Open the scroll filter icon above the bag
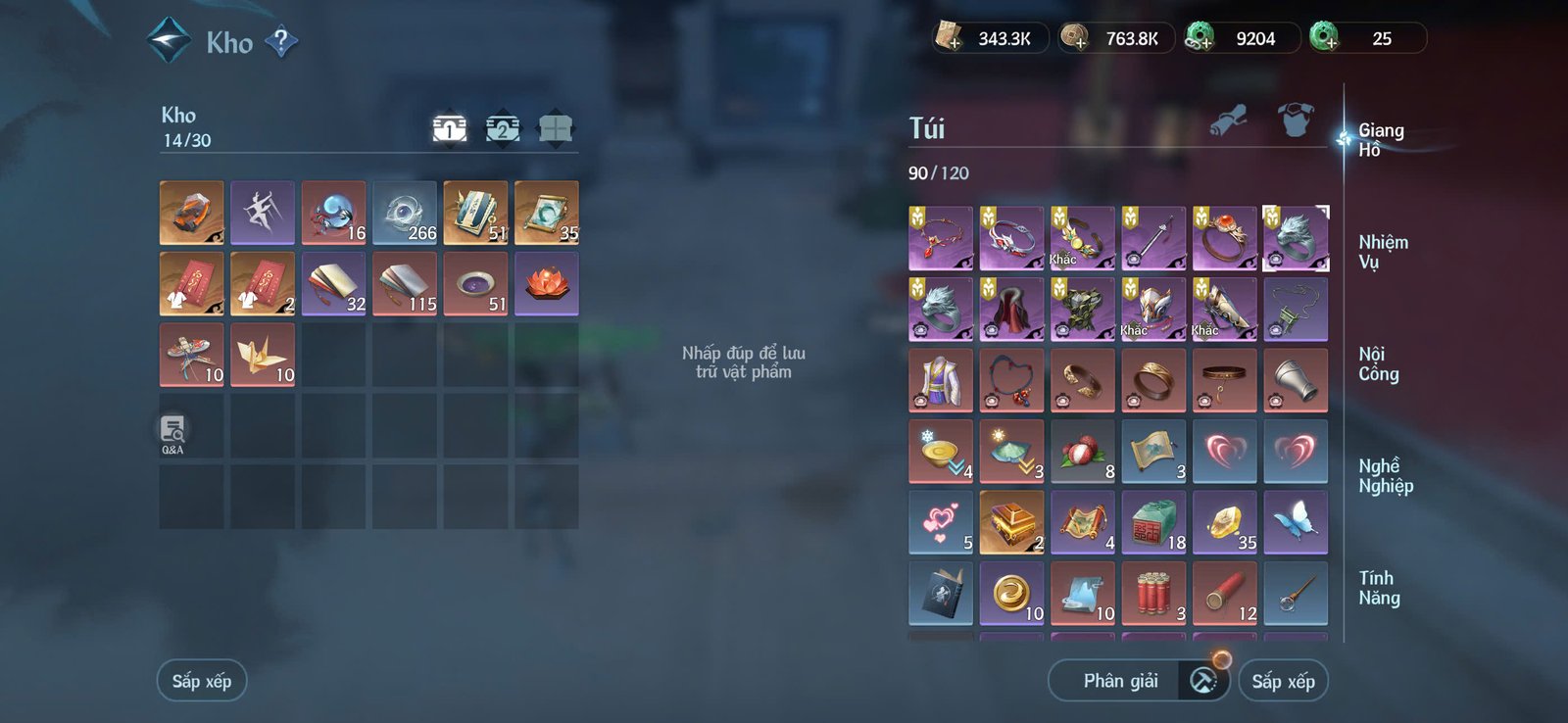The width and height of the screenshot is (1568, 723). click(x=1229, y=120)
